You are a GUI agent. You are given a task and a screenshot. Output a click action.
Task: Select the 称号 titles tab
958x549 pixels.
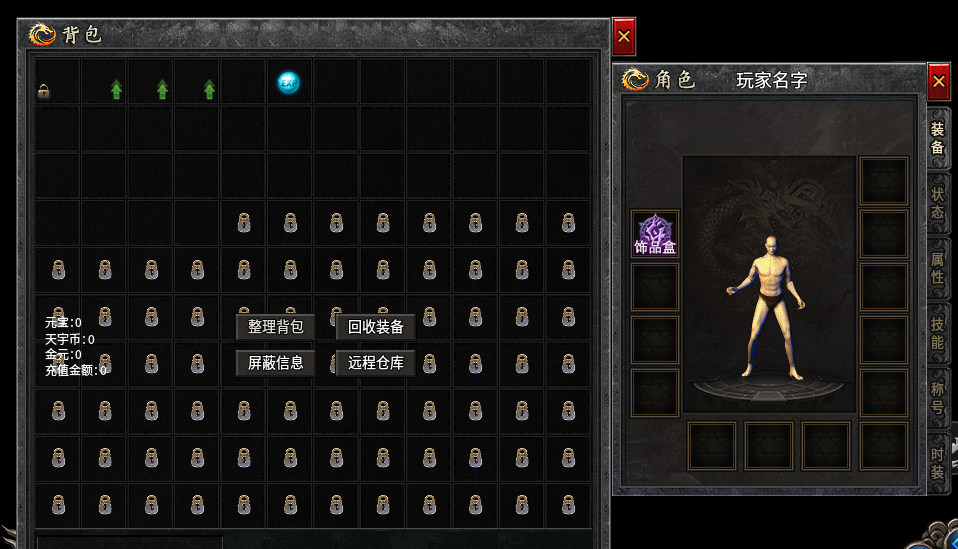pyautogui.click(x=938, y=396)
